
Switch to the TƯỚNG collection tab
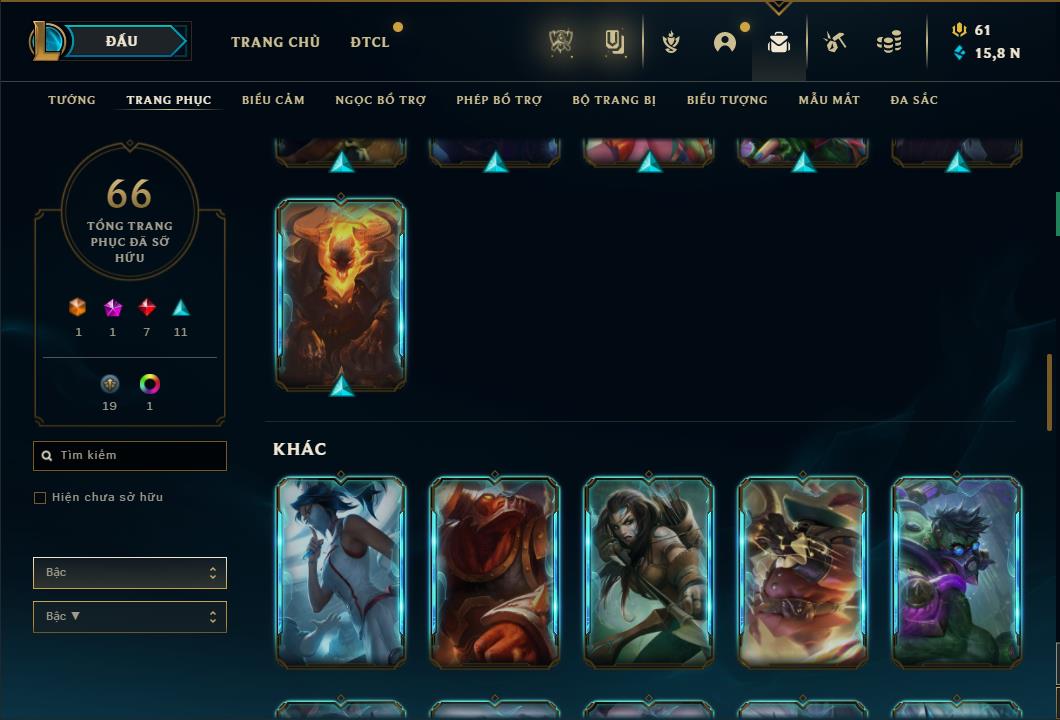[72, 100]
